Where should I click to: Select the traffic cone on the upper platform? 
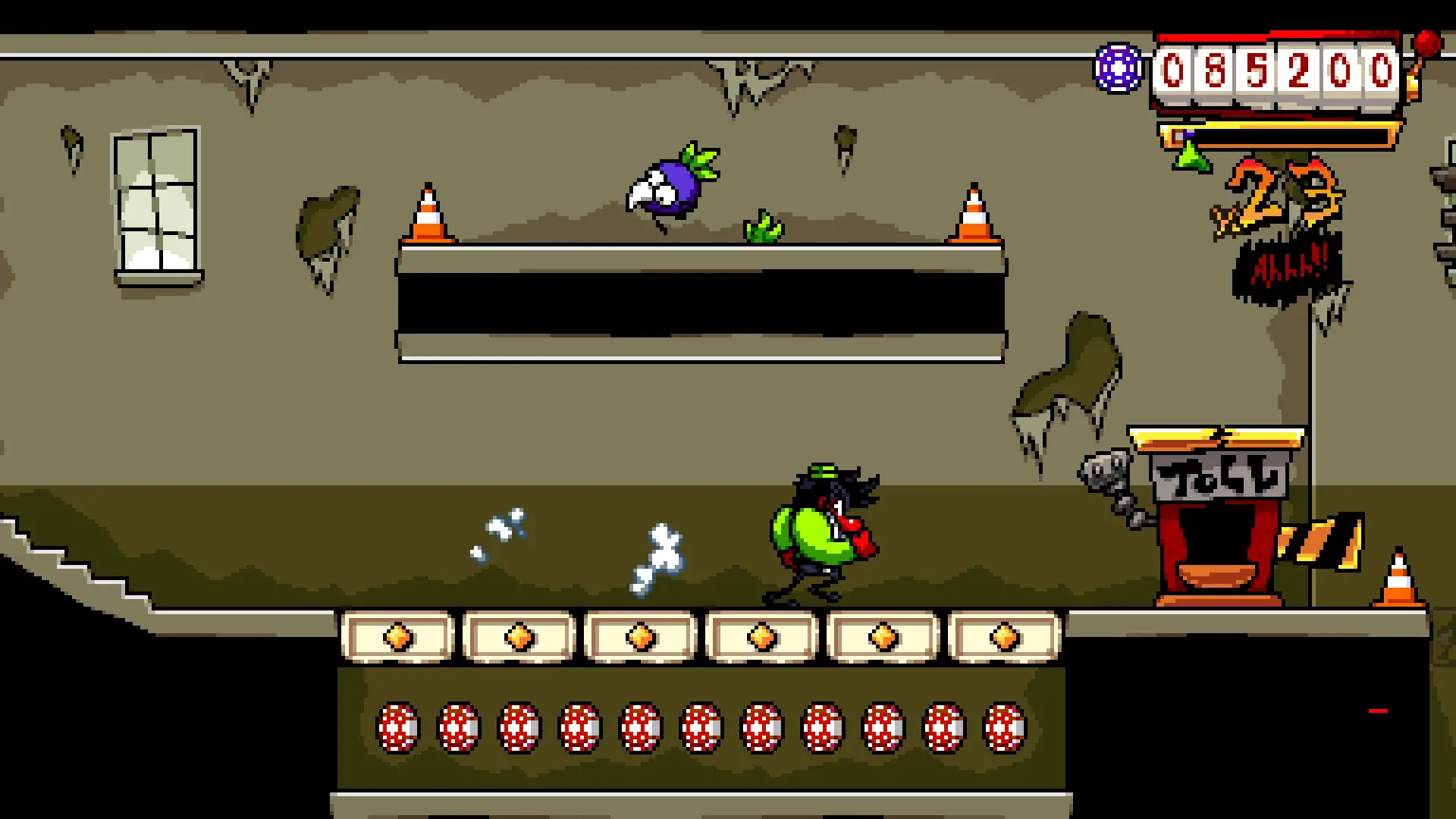pyautogui.click(x=428, y=212)
